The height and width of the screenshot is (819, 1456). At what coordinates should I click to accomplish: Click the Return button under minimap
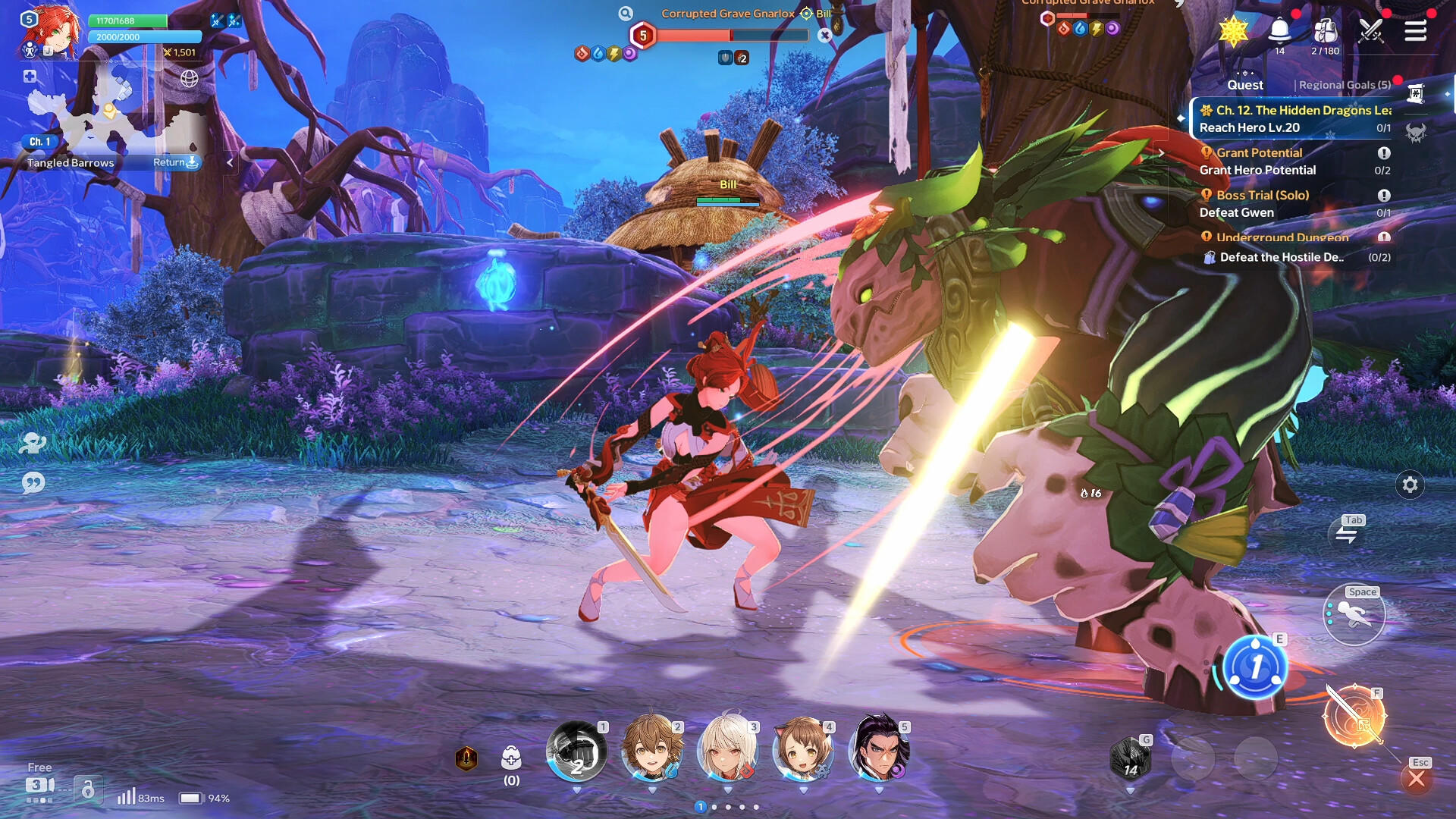tap(175, 162)
